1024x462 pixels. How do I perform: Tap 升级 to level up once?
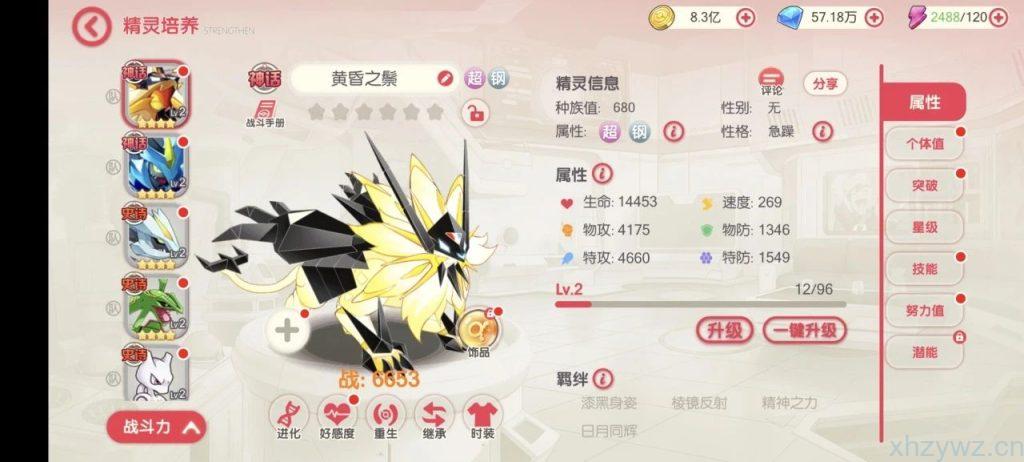[724, 330]
